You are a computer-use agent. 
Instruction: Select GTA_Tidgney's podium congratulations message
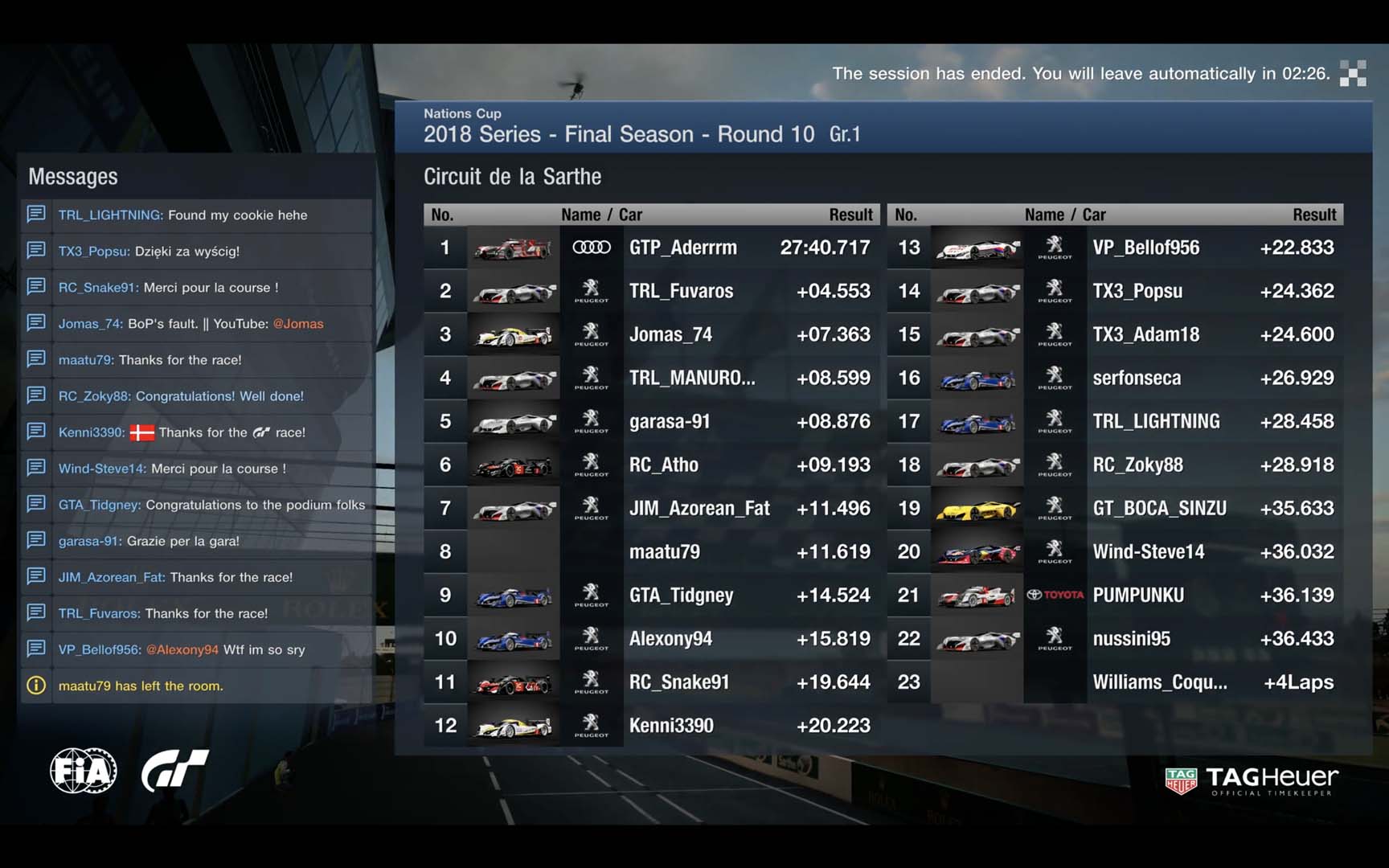[197, 505]
